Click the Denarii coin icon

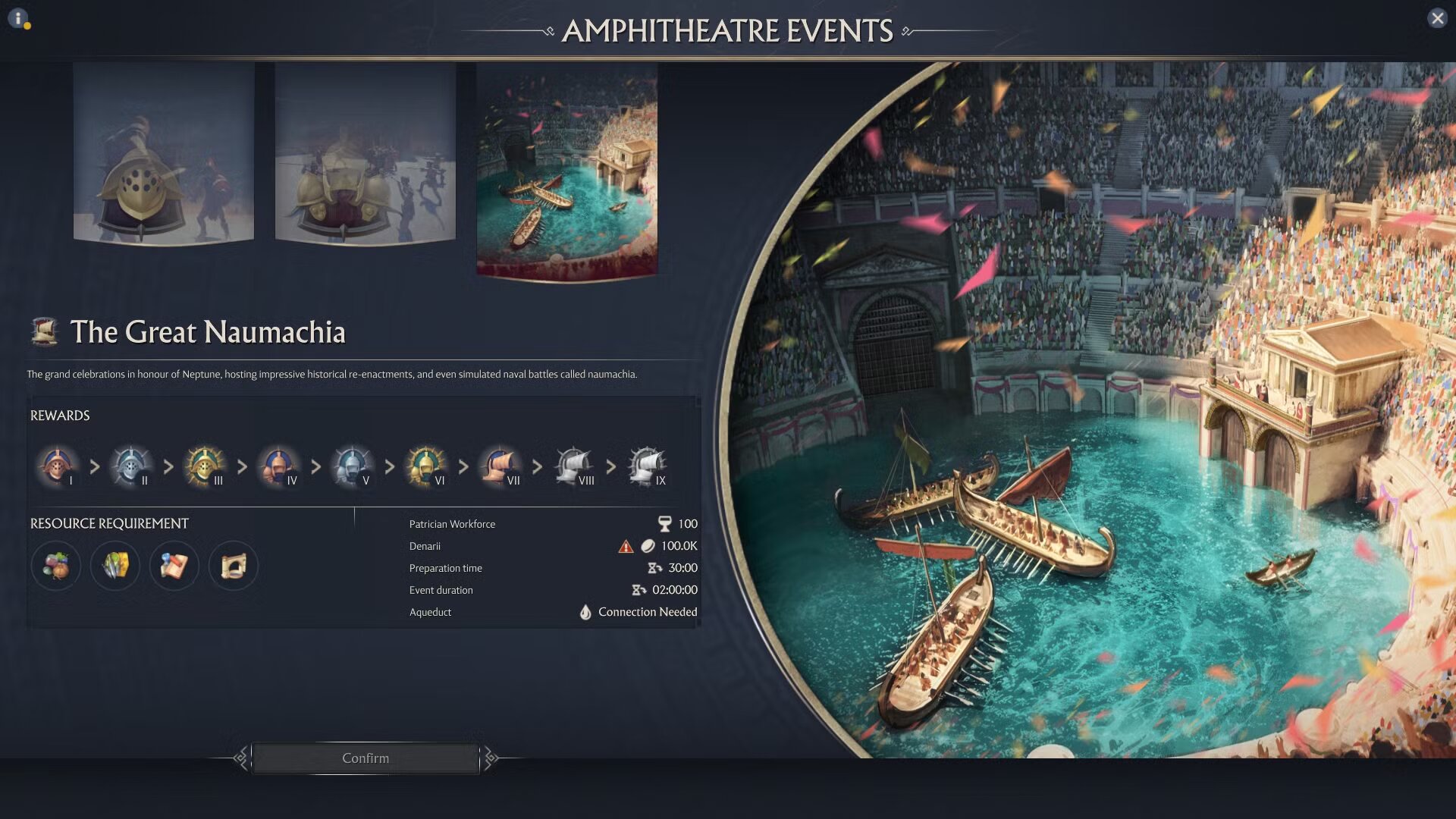(648, 545)
